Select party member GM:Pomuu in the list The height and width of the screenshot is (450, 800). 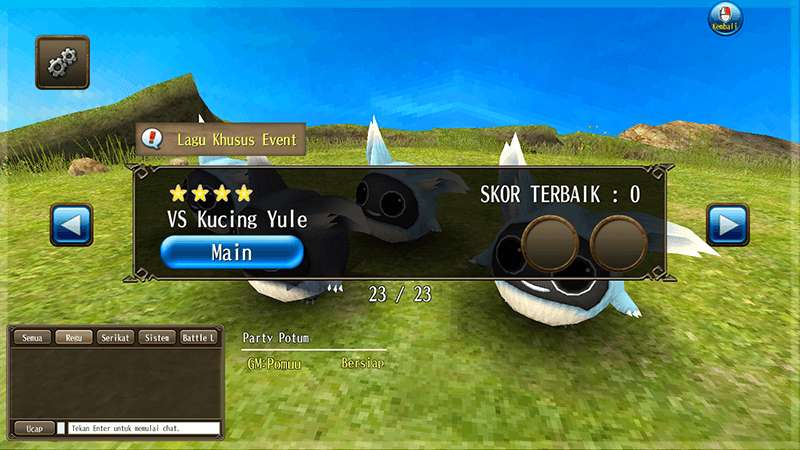274,364
